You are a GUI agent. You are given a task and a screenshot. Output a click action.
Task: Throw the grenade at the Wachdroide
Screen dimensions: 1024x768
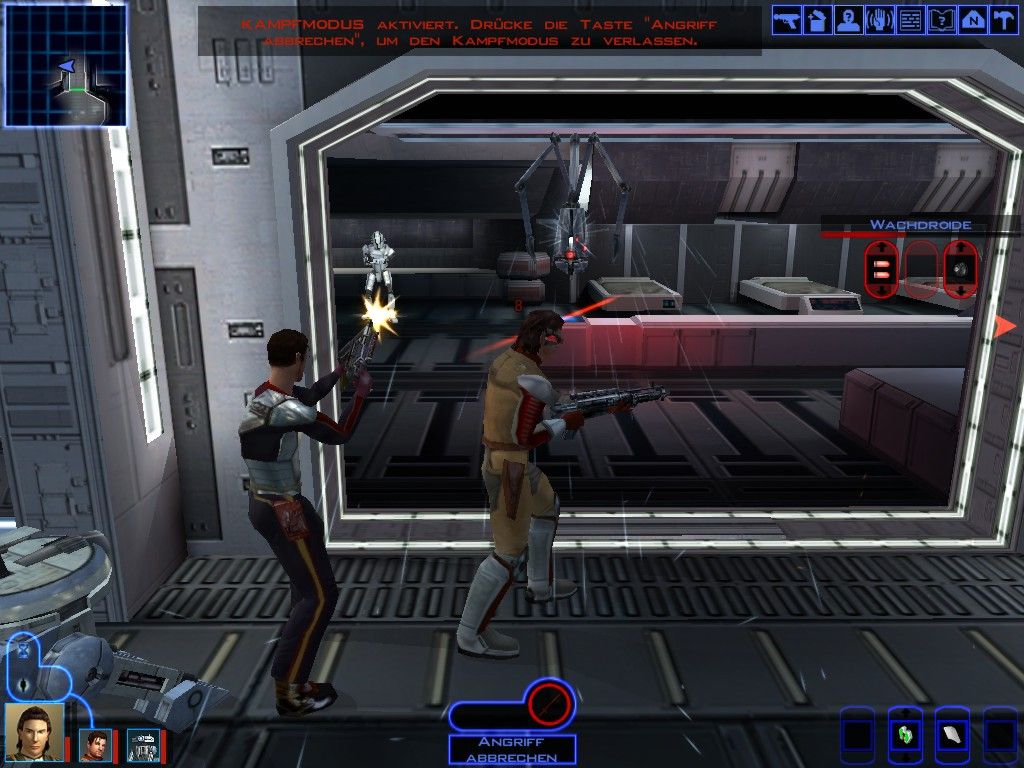[961, 269]
